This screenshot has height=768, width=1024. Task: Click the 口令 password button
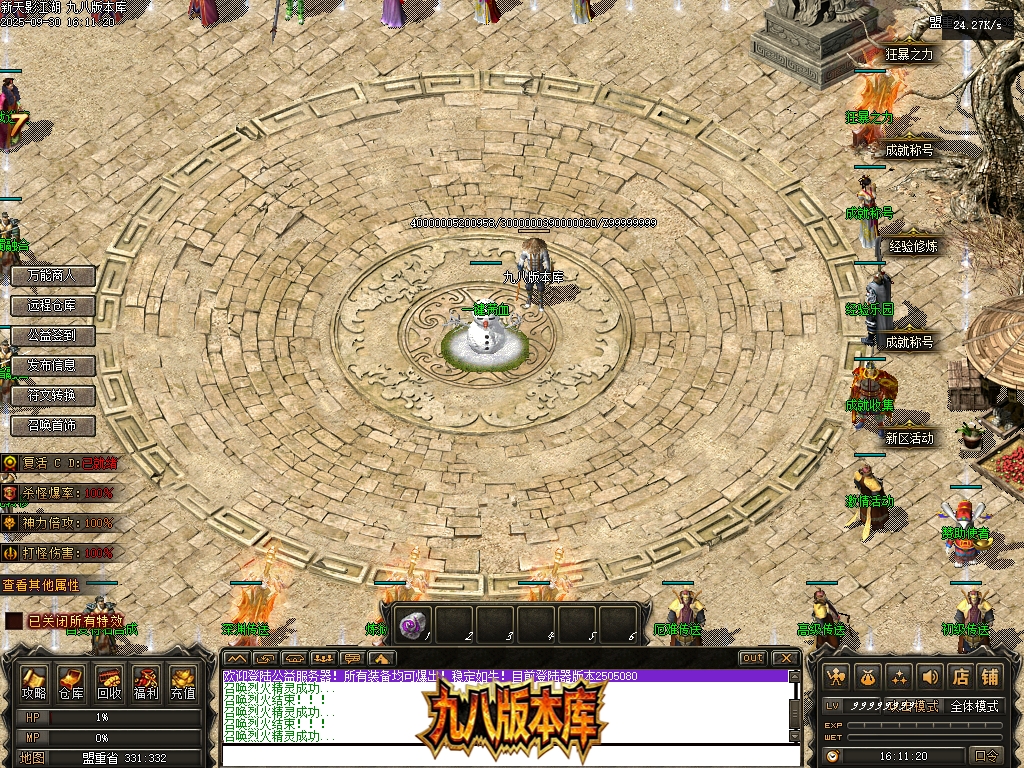pyautogui.click(x=986, y=756)
